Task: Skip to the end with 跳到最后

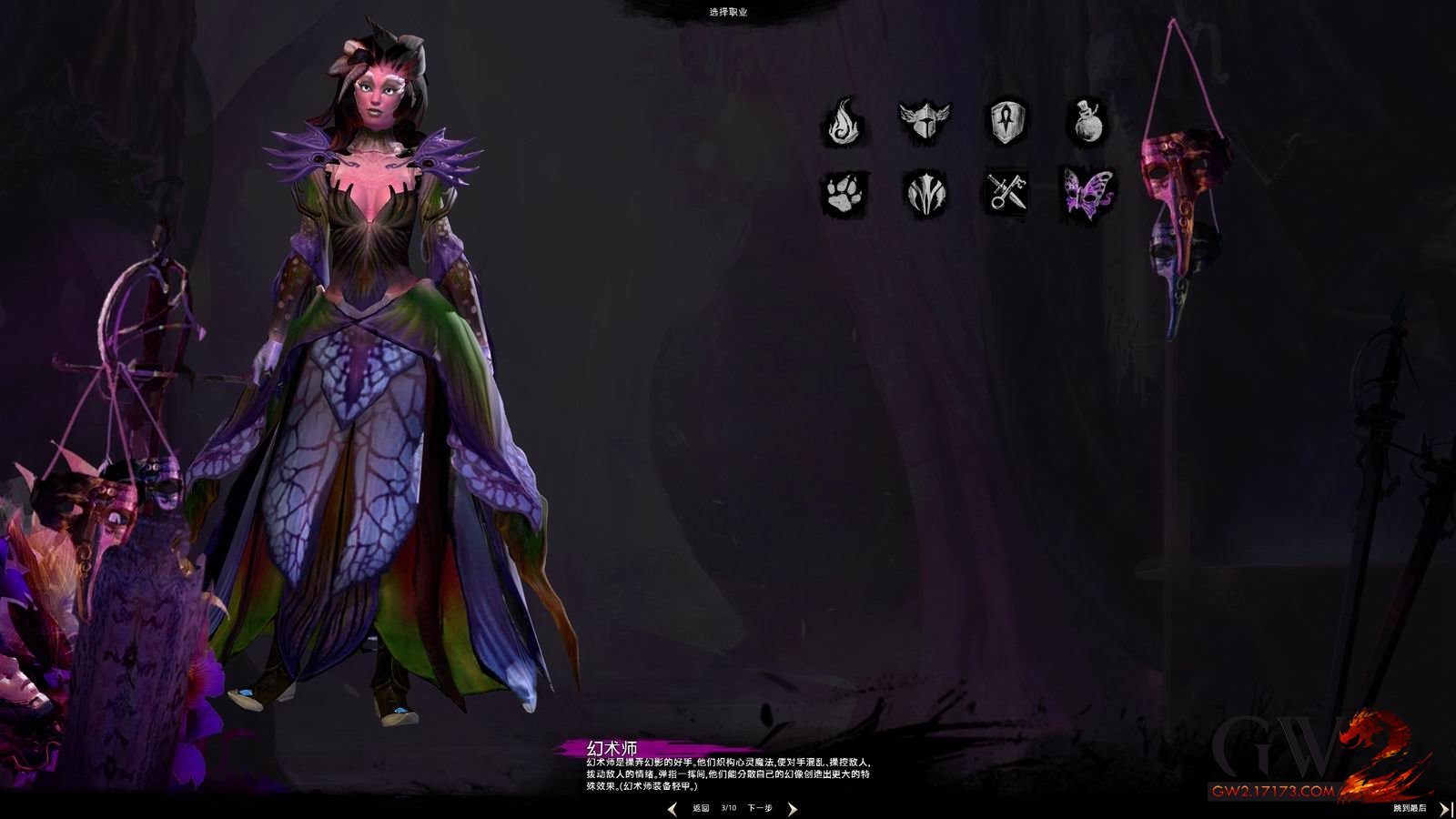Action: (1410, 808)
